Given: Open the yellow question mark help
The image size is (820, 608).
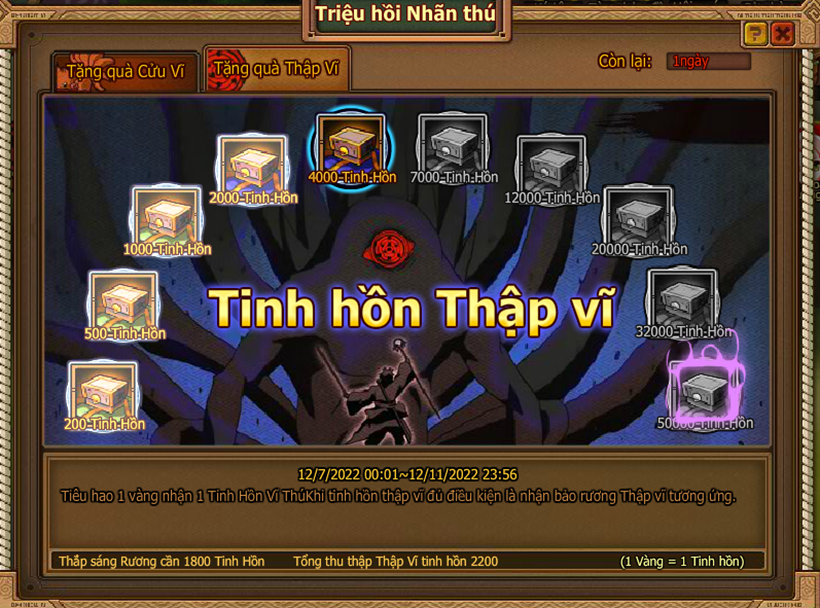Looking at the screenshot, I should [x=755, y=34].
